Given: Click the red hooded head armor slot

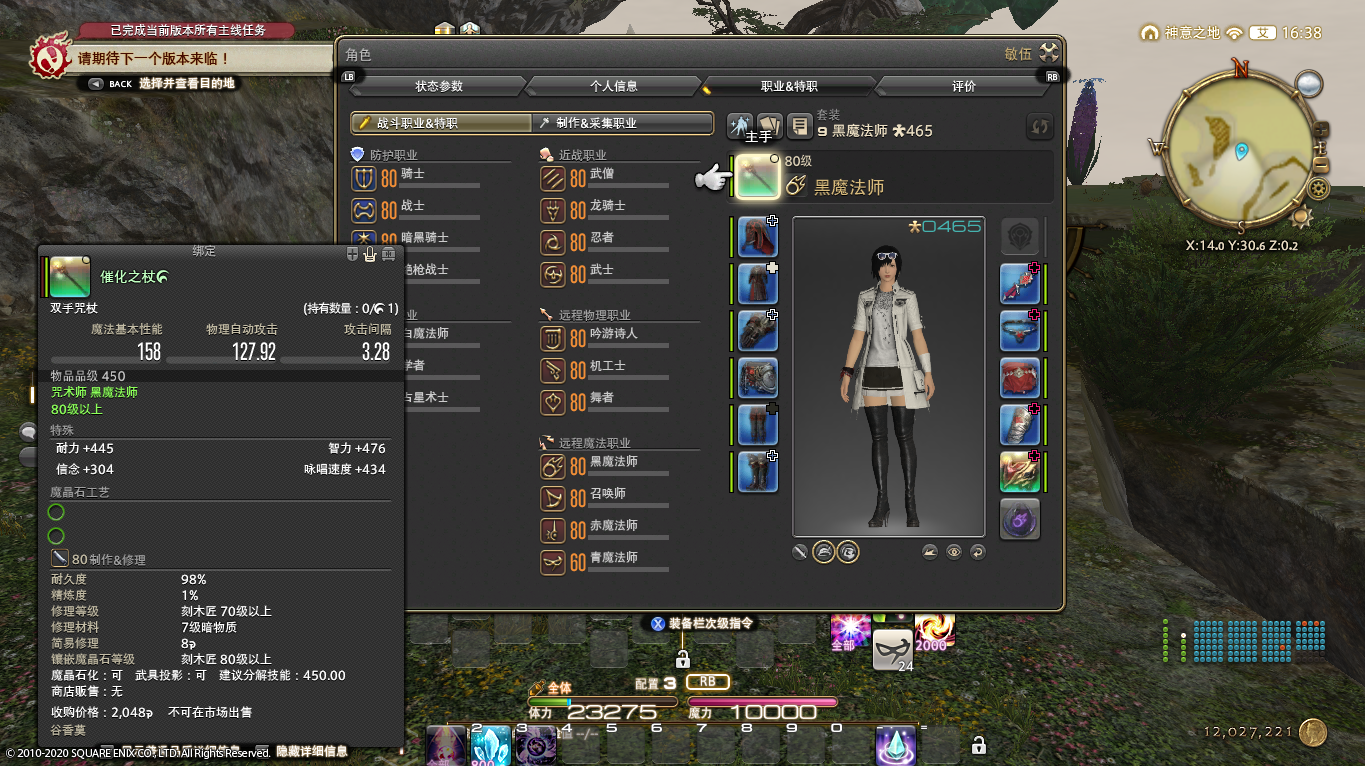Looking at the screenshot, I should pyautogui.click(x=757, y=237).
